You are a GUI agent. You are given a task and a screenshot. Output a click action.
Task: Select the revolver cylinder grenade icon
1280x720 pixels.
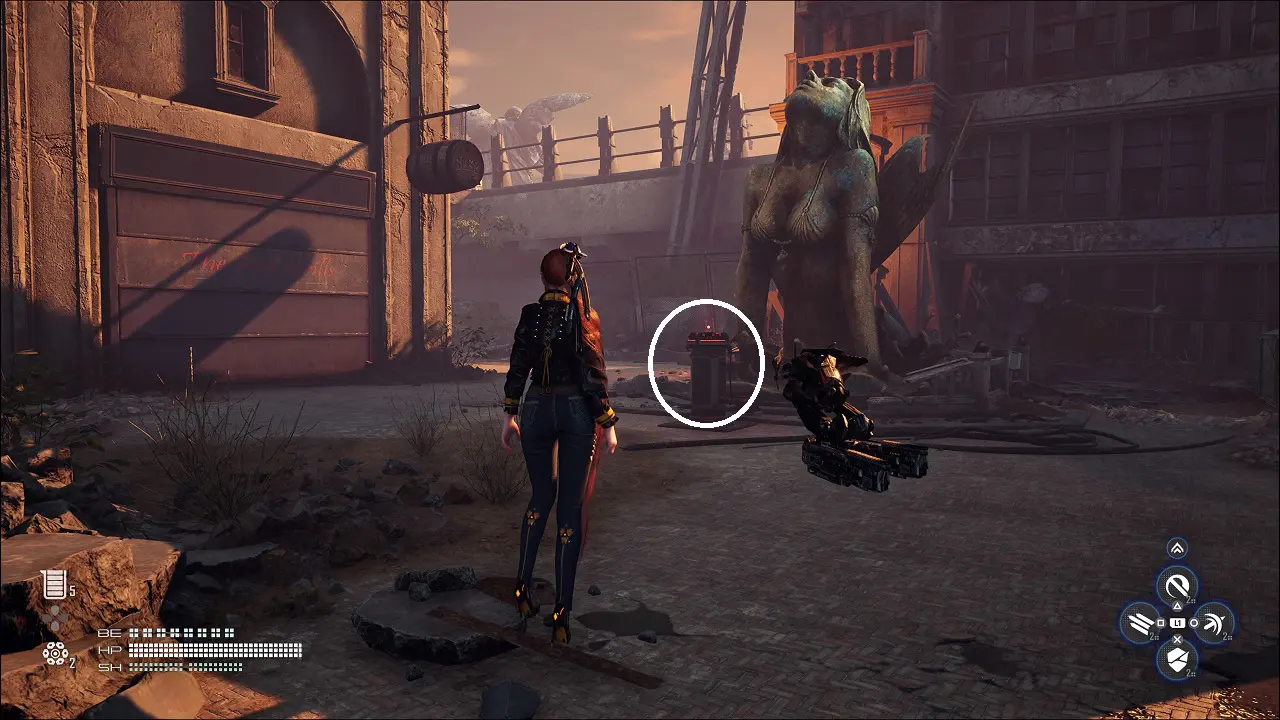[54, 653]
